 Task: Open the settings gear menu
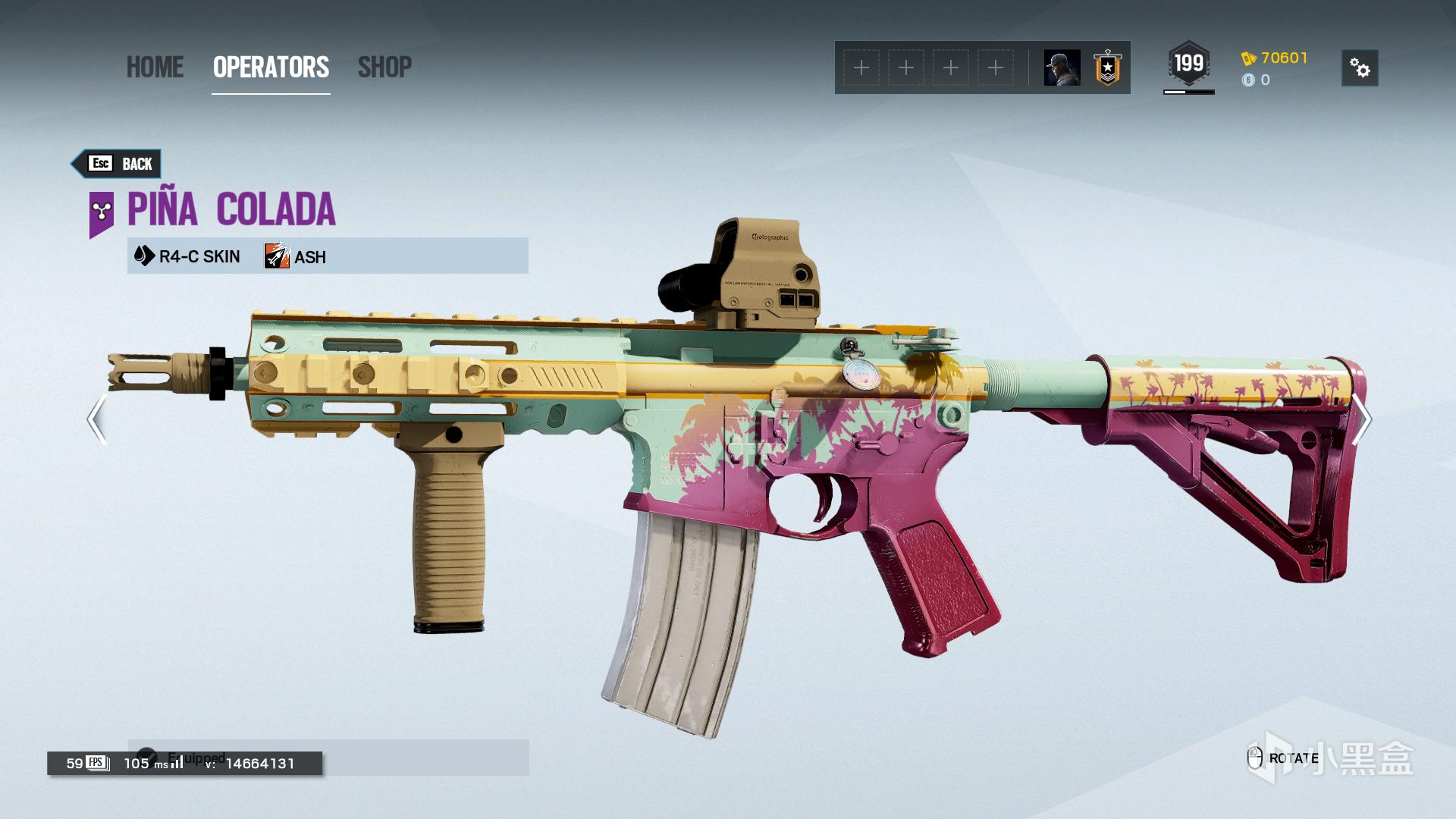pos(1360,68)
